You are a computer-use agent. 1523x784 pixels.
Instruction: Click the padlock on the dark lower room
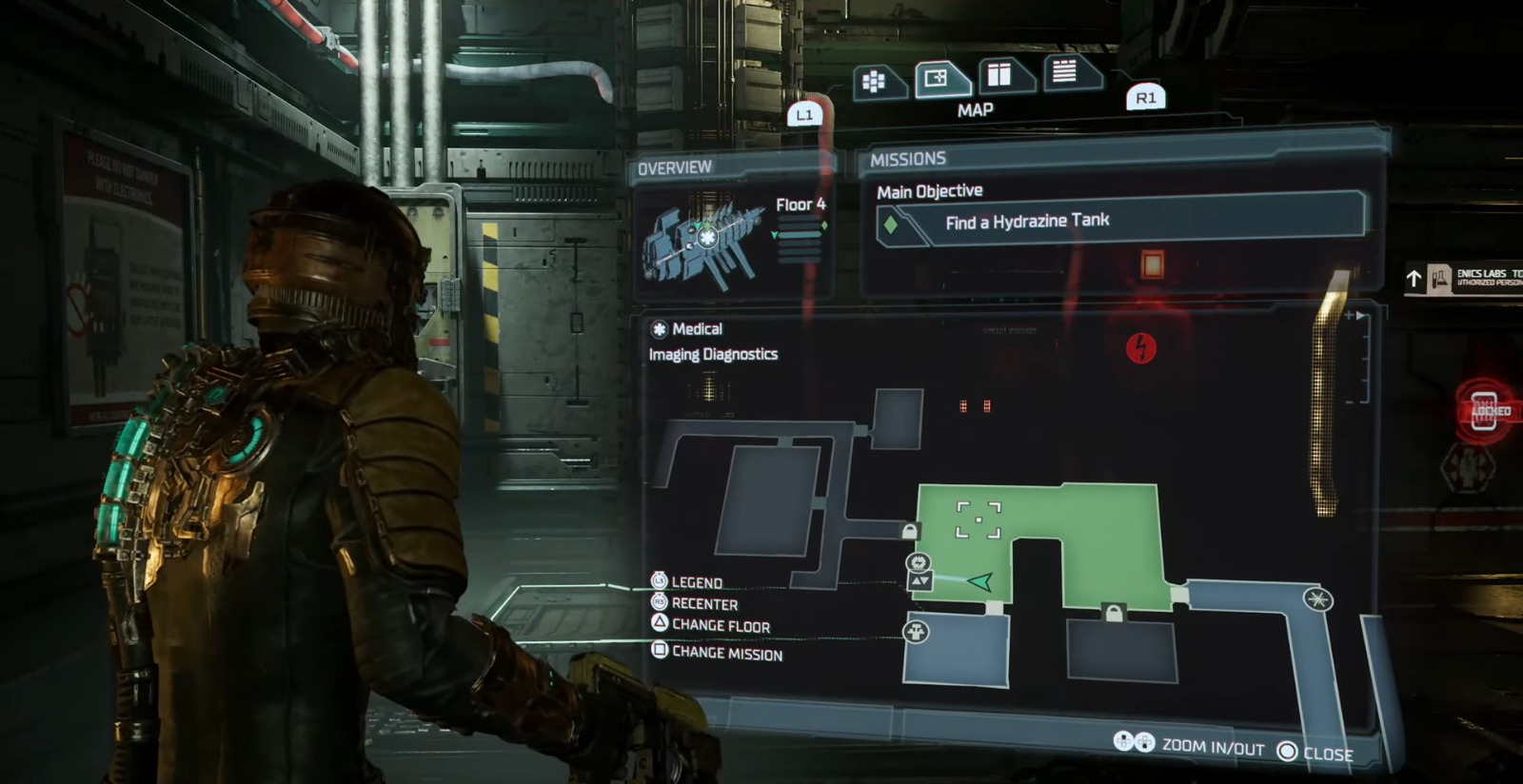tap(1113, 615)
